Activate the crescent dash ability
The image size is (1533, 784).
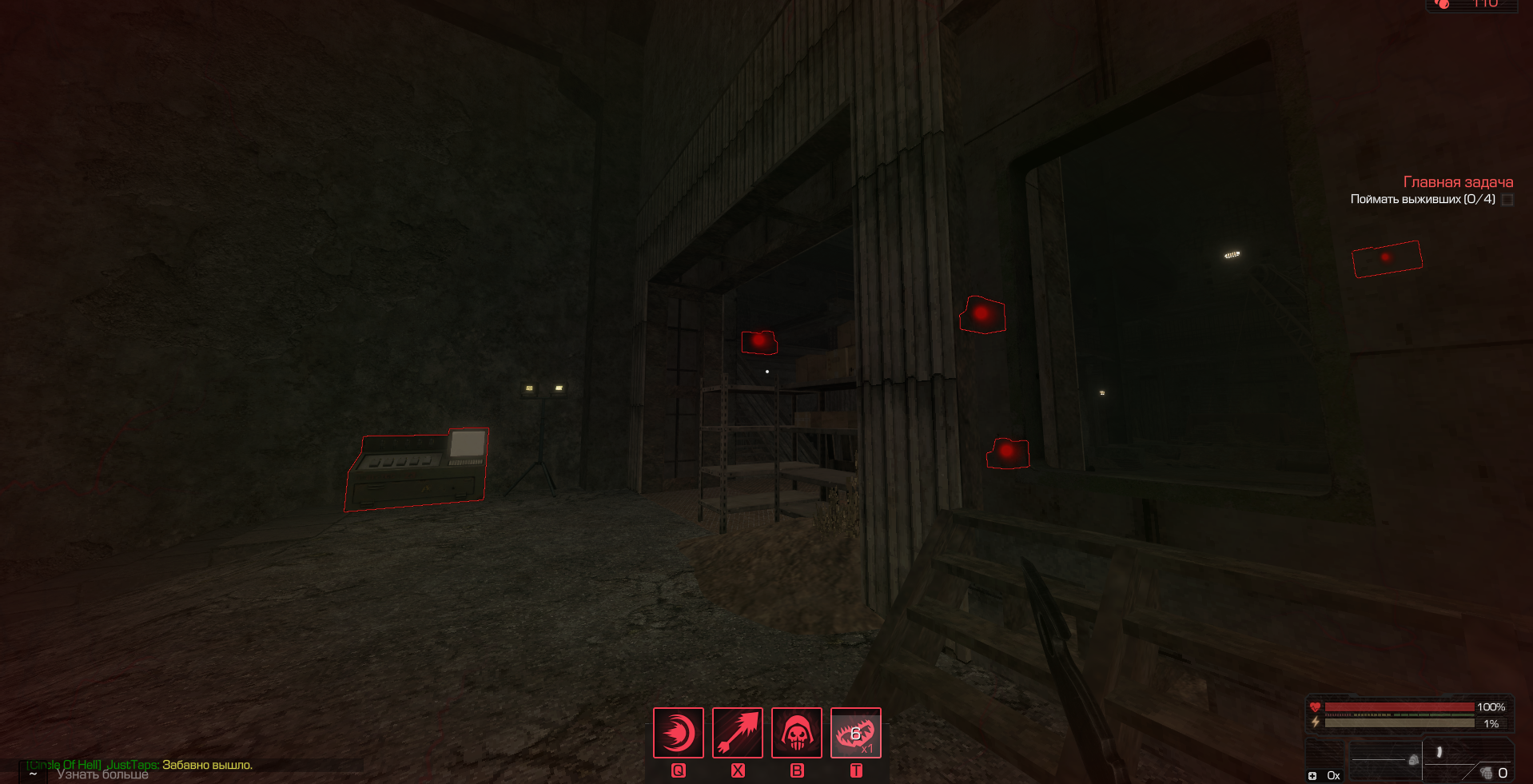click(x=678, y=732)
